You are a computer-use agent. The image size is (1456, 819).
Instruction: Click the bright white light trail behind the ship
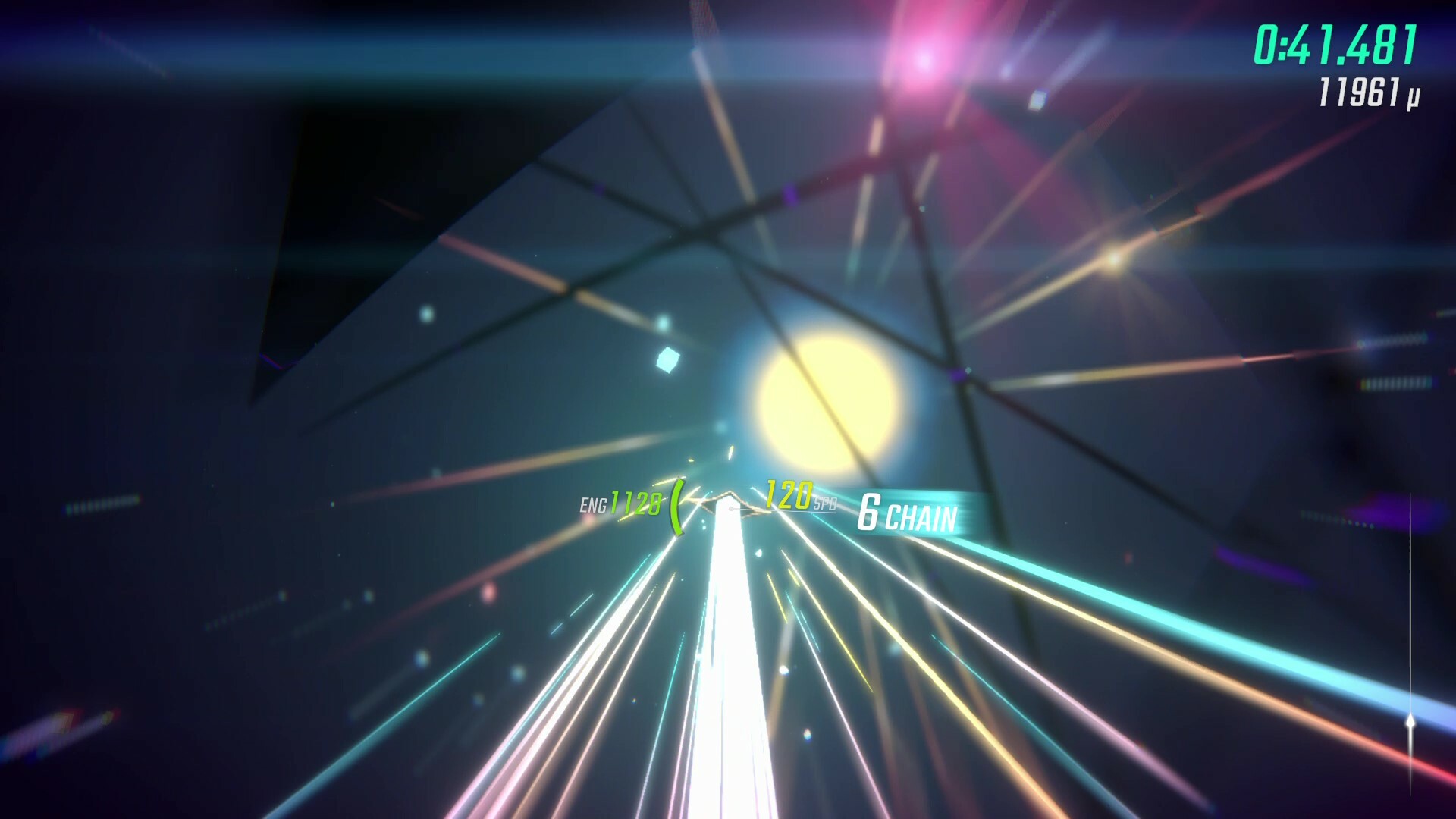pyautogui.click(x=726, y=645)
